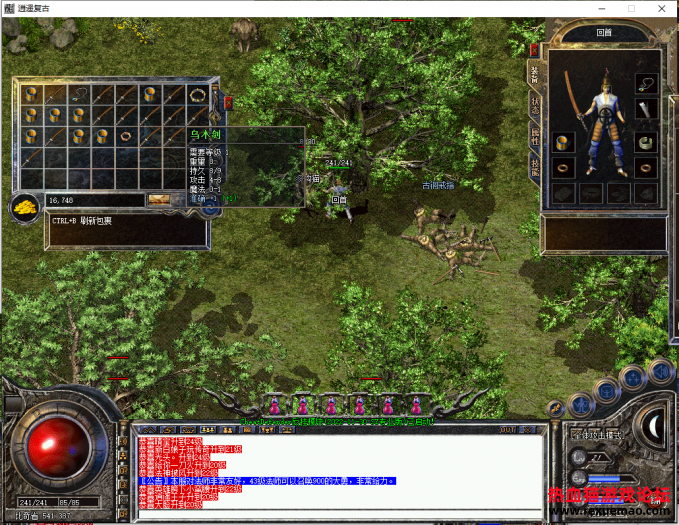Open the chat message log box
679x525 pixels.
330,475
